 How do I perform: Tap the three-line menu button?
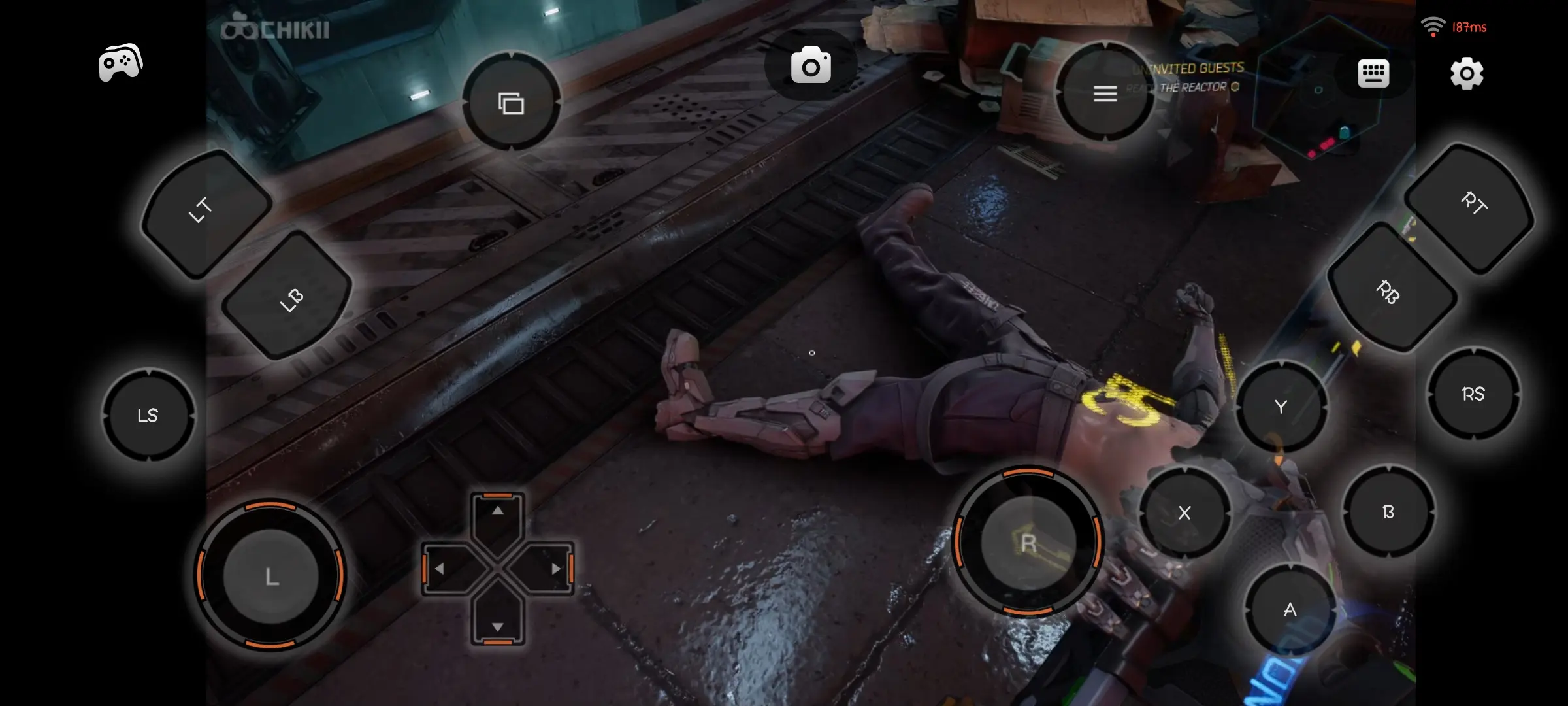[1105, 93]
